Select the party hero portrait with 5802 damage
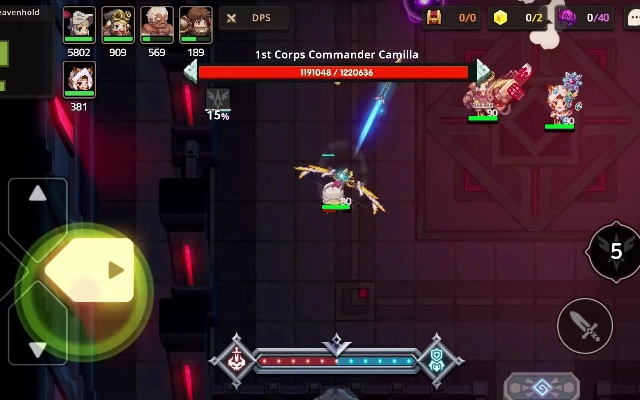 (79, 26)
